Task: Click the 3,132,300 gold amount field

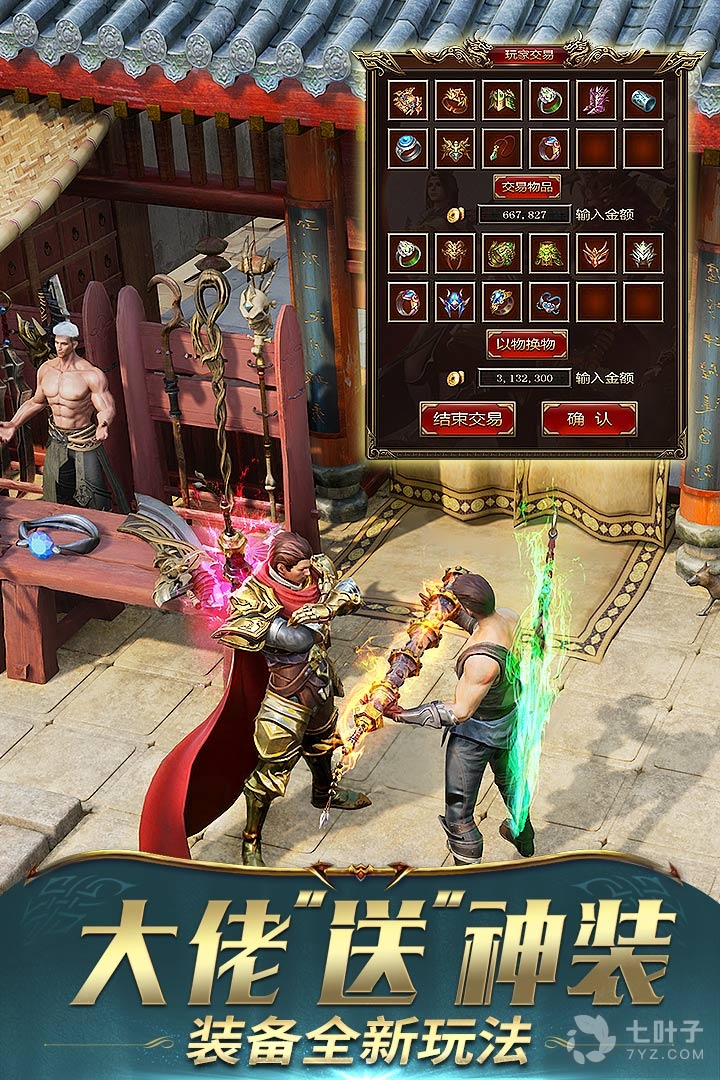Action: [x=525, y=377]
